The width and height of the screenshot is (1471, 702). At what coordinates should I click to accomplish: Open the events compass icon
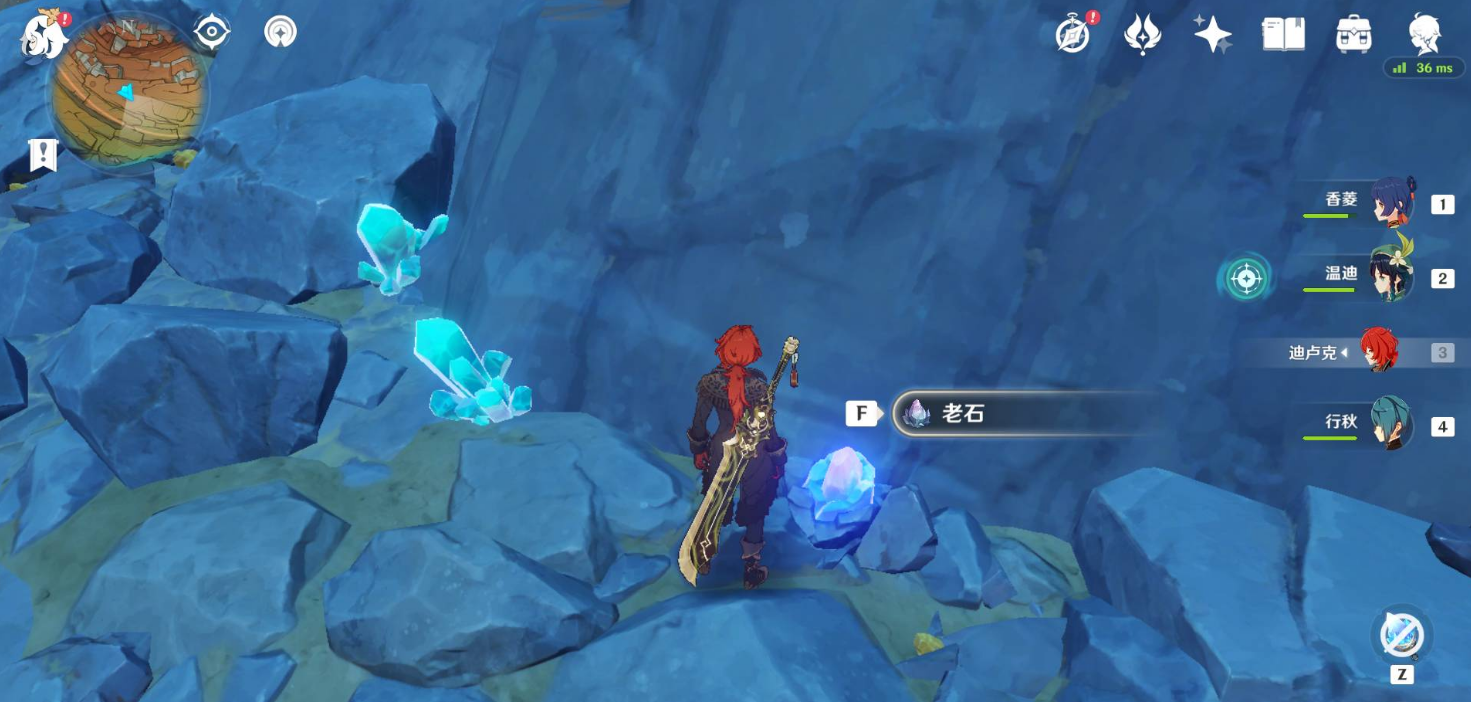click(1073, 36)
